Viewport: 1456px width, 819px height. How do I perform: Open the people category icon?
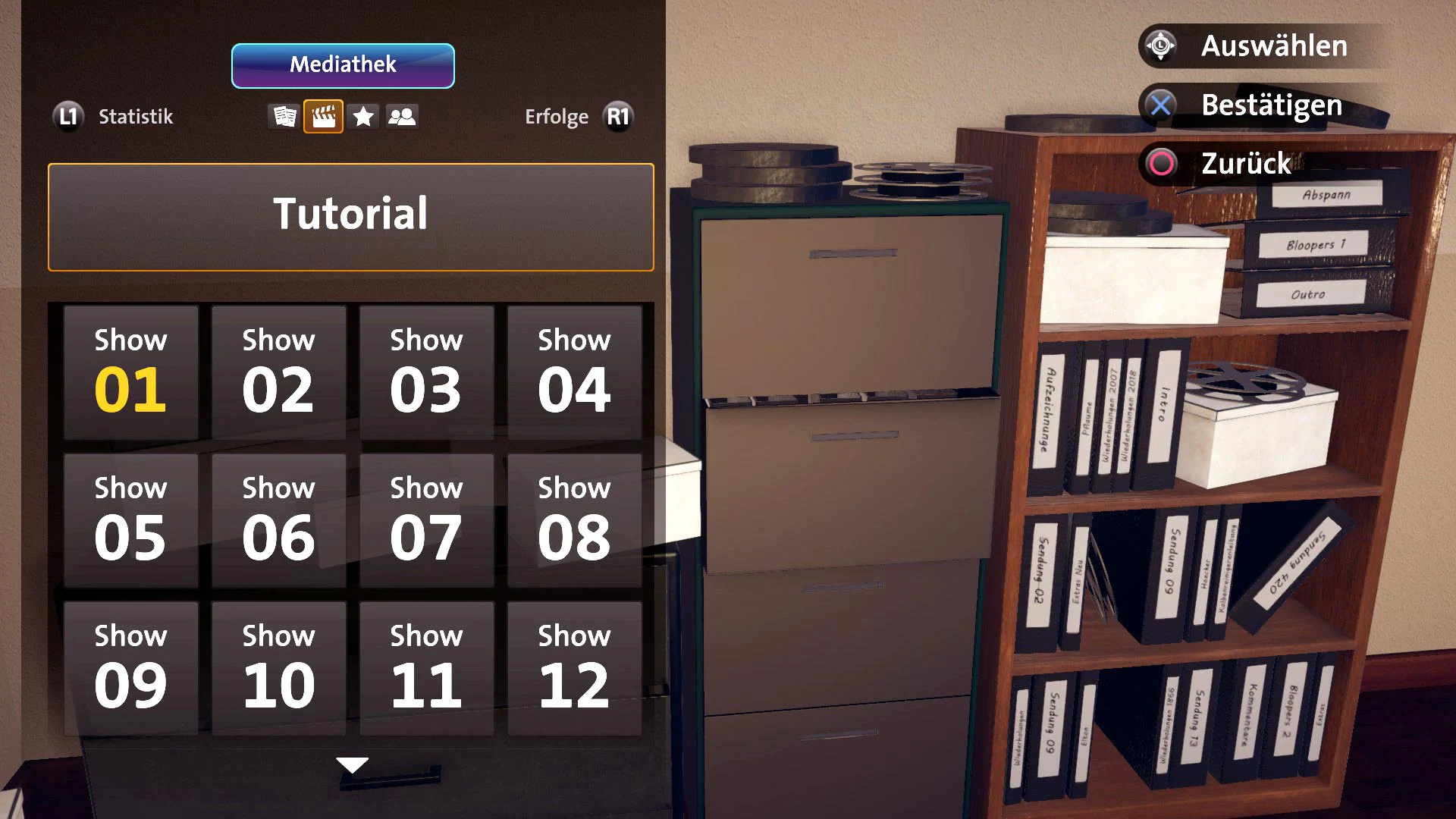click(403, 116)
